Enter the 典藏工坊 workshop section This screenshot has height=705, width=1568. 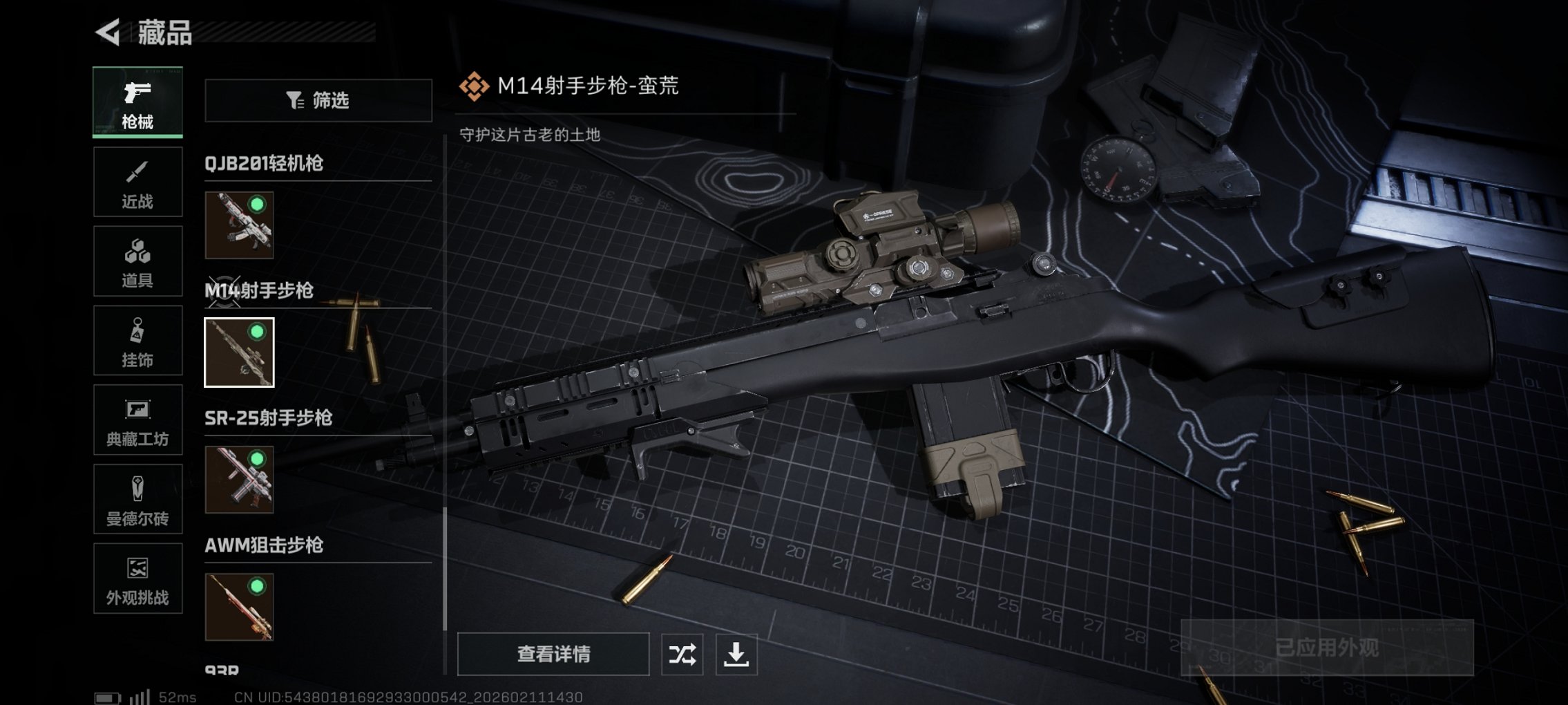pyautogui.click(x=137, y=420)
